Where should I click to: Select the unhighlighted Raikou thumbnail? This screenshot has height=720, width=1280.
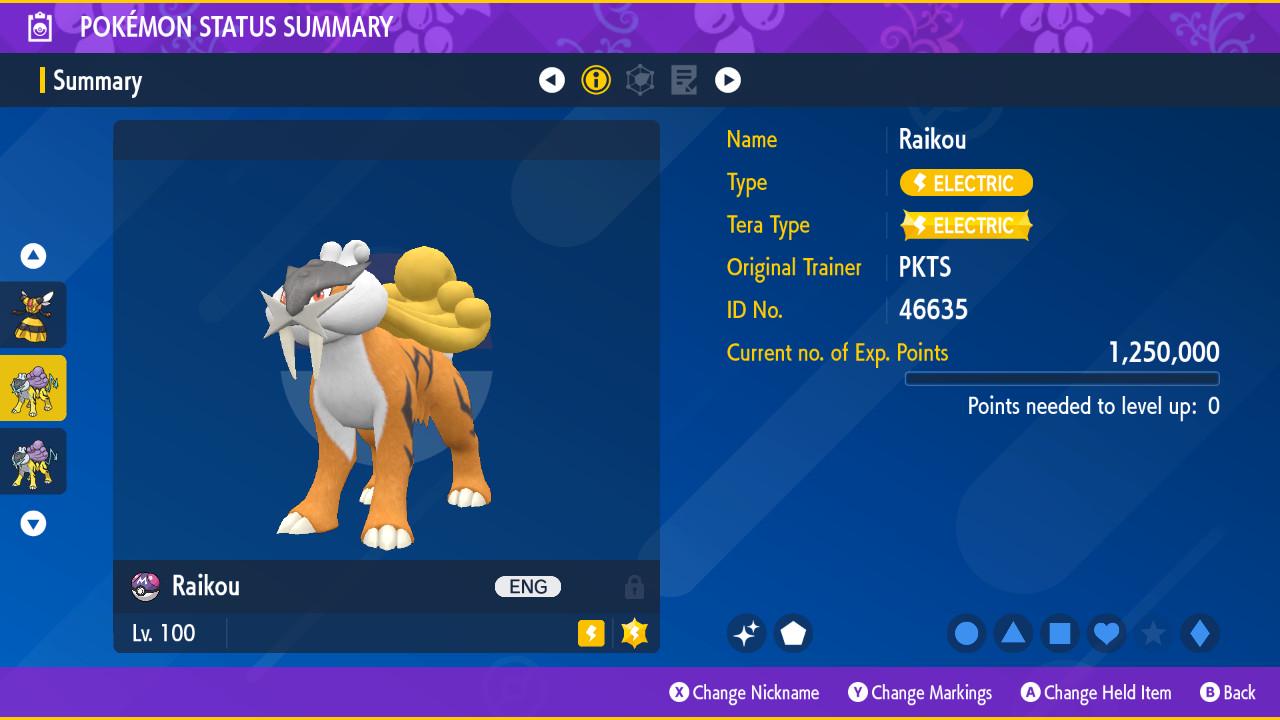point(33,461)
